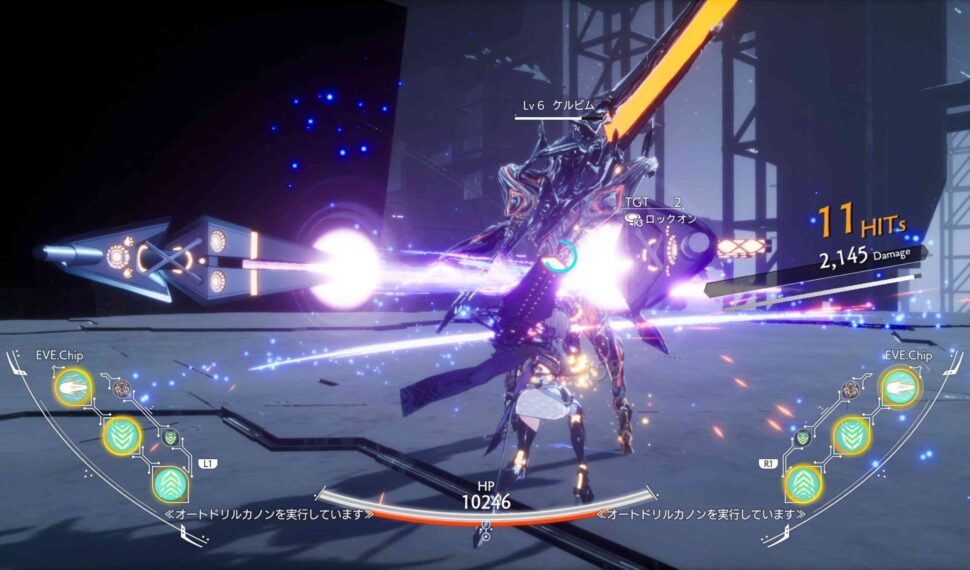Choose the small dark chevron chip near R1
This screenshot has height=570, width=970.
click(802, 437)
